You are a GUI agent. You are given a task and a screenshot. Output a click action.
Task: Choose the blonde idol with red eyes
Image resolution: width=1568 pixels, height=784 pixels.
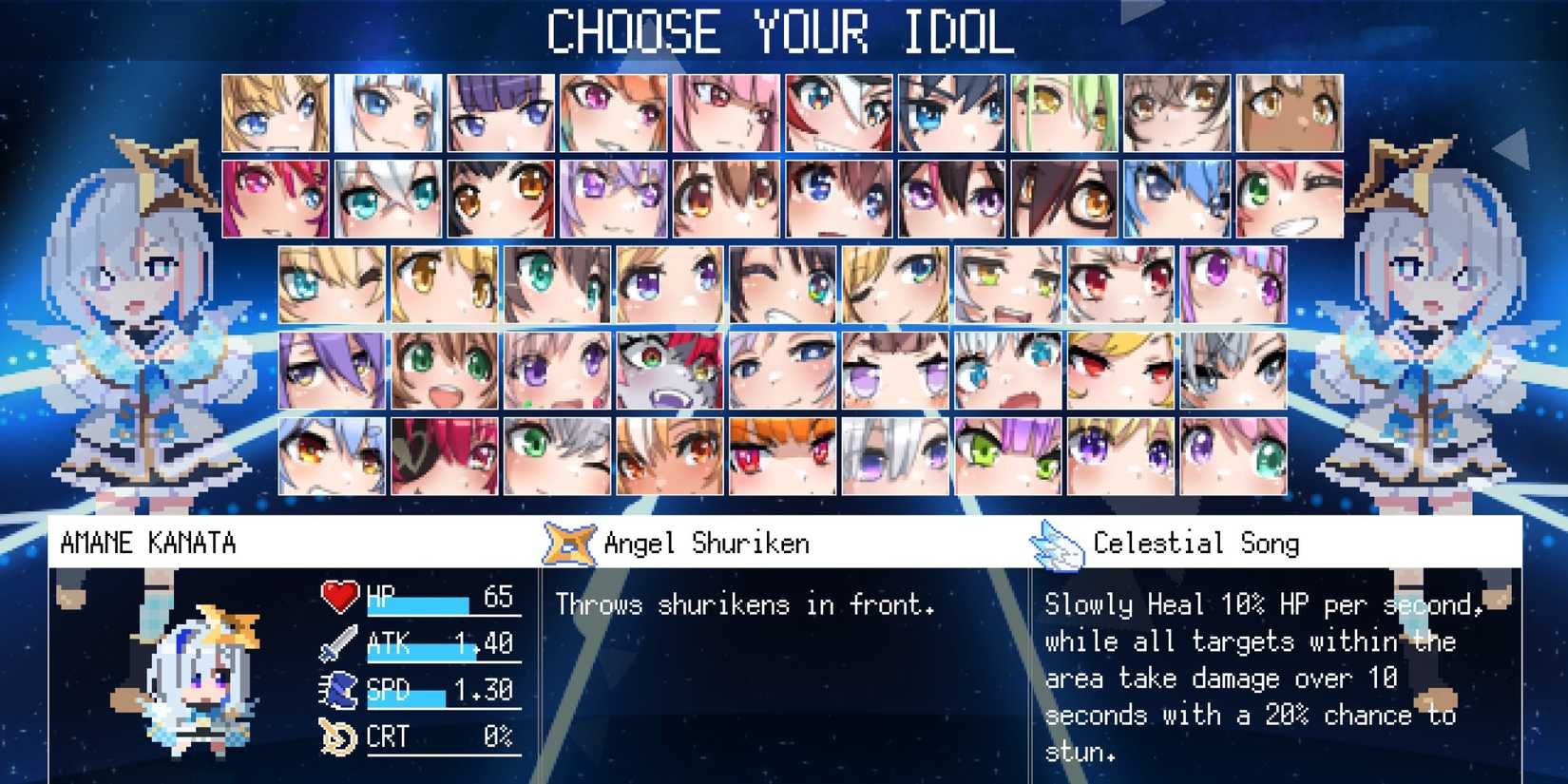point(1121,371)
